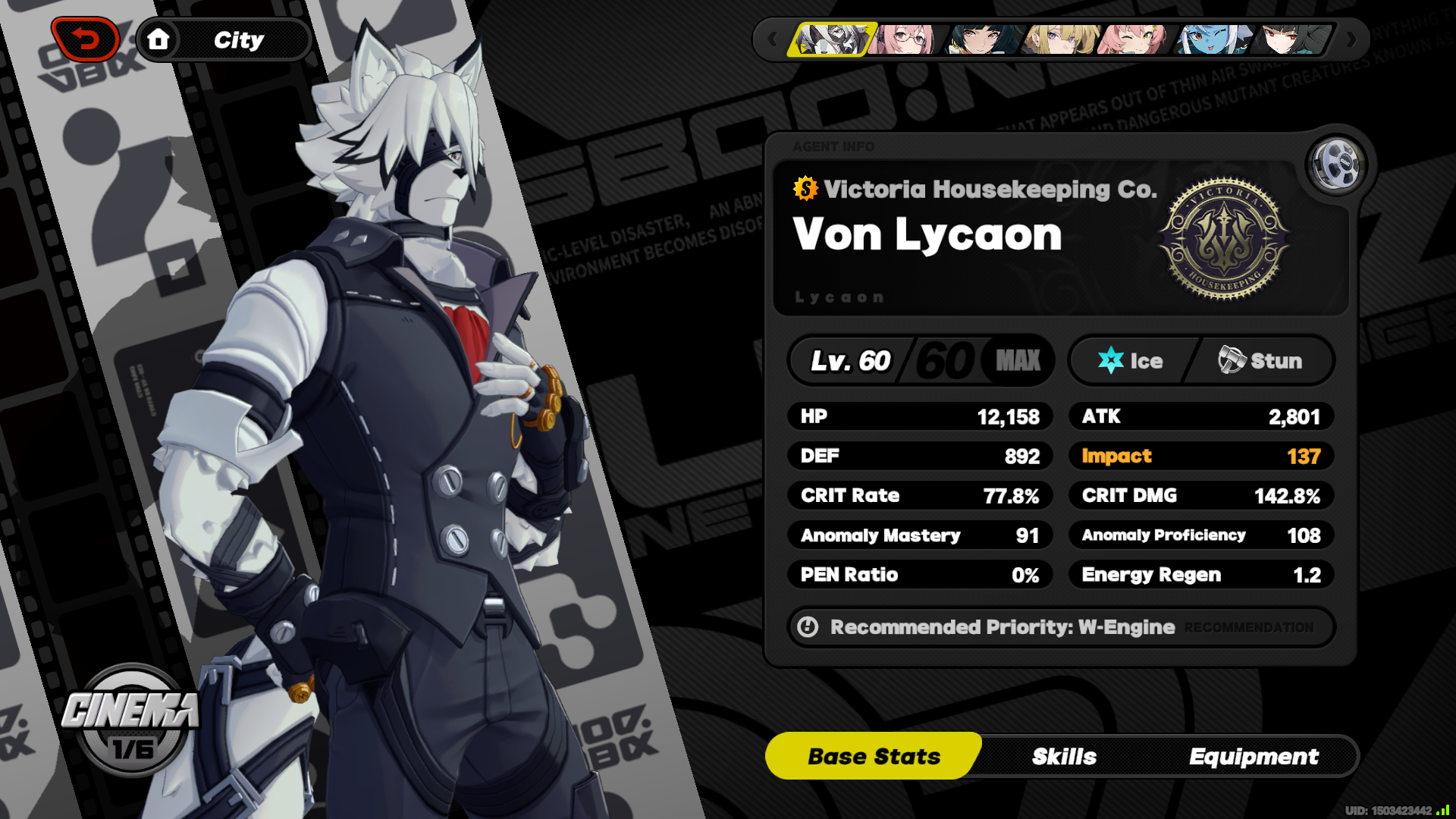Click the red back arrow to exit
Screen dimensions: 1456x819
pyautogui.click(x=86, y=39)
